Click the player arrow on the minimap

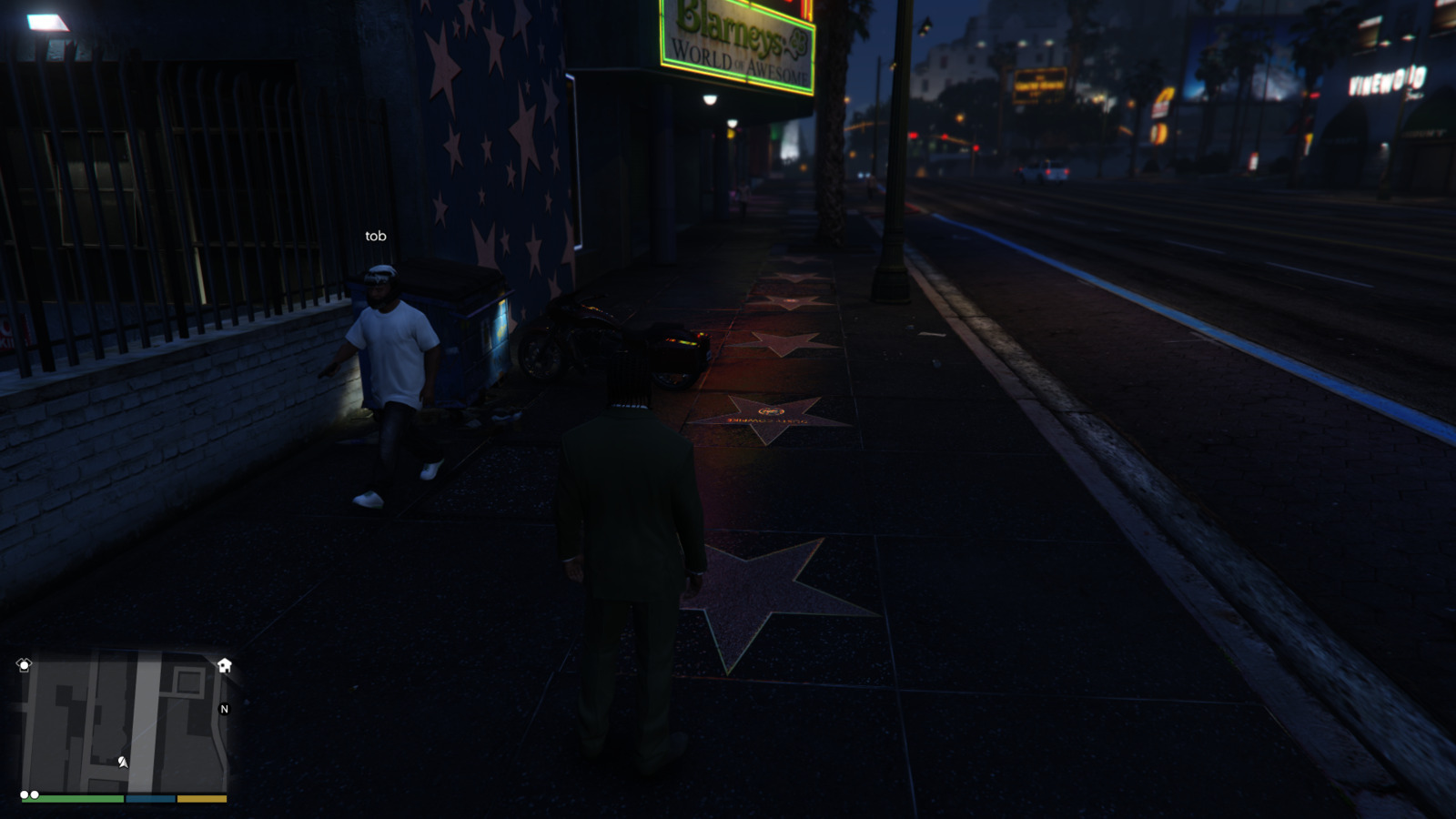123,762
